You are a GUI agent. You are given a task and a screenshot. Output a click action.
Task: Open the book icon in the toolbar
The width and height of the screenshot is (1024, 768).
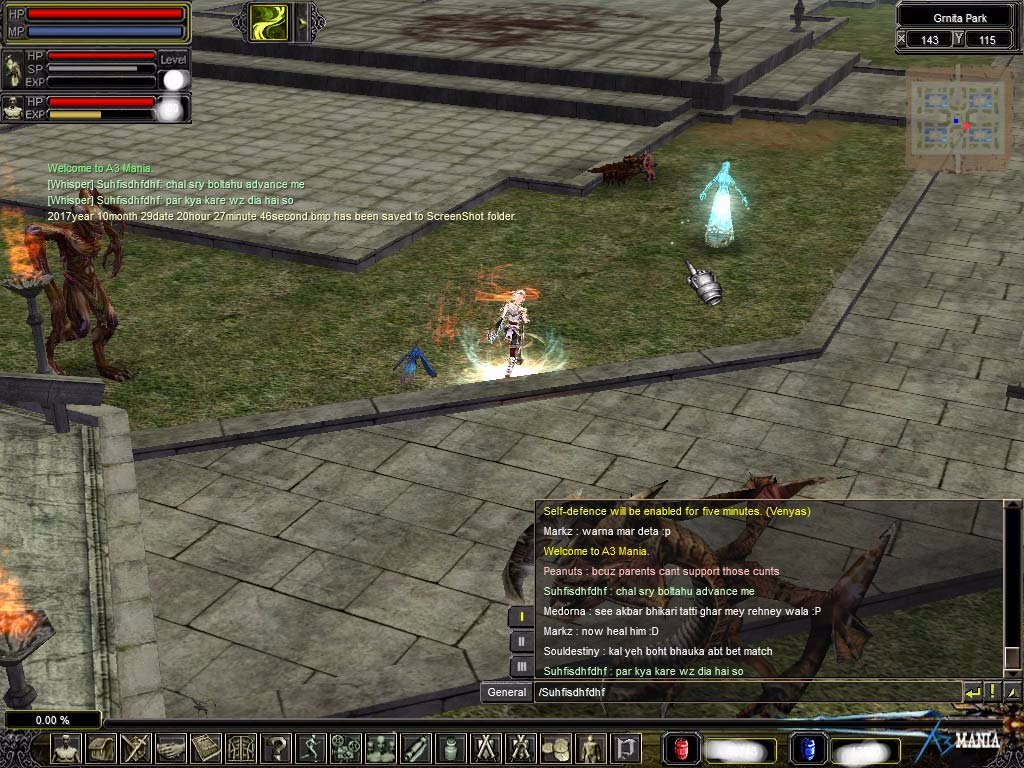click(x=205, y=748)
